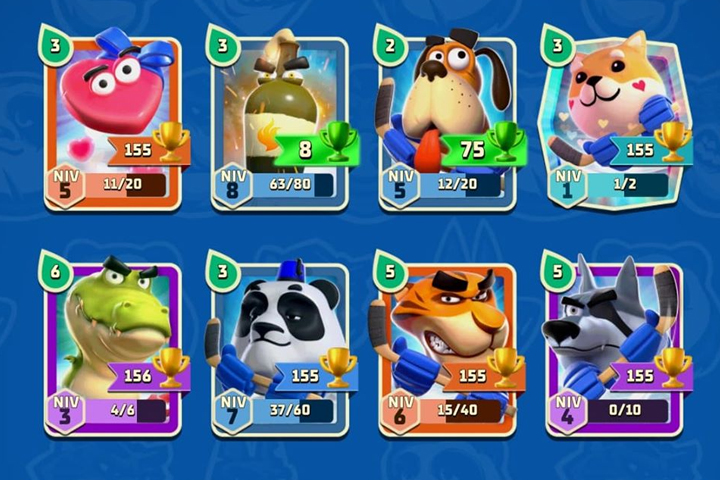
Task: Select the pink heart character card
Action: click(x=112, y=120)
